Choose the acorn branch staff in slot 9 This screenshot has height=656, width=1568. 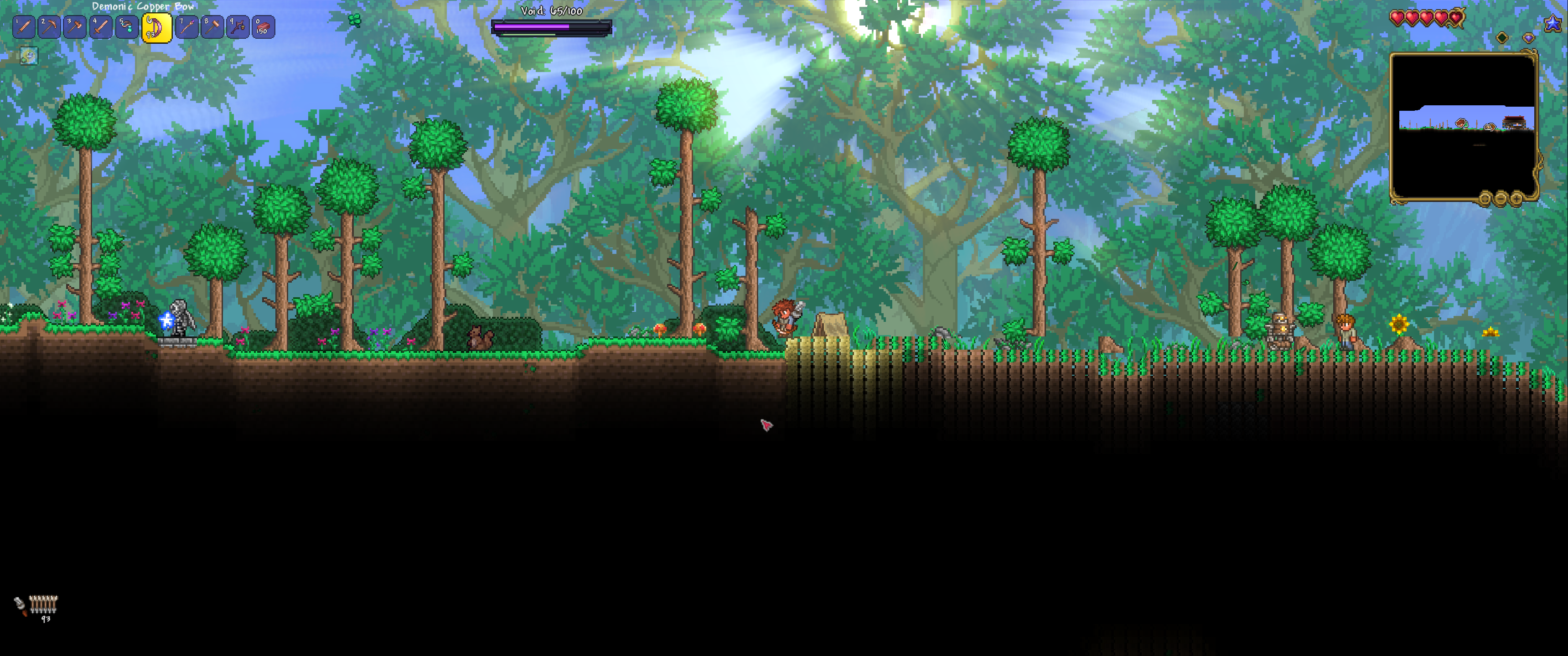[x=238, y=27]
